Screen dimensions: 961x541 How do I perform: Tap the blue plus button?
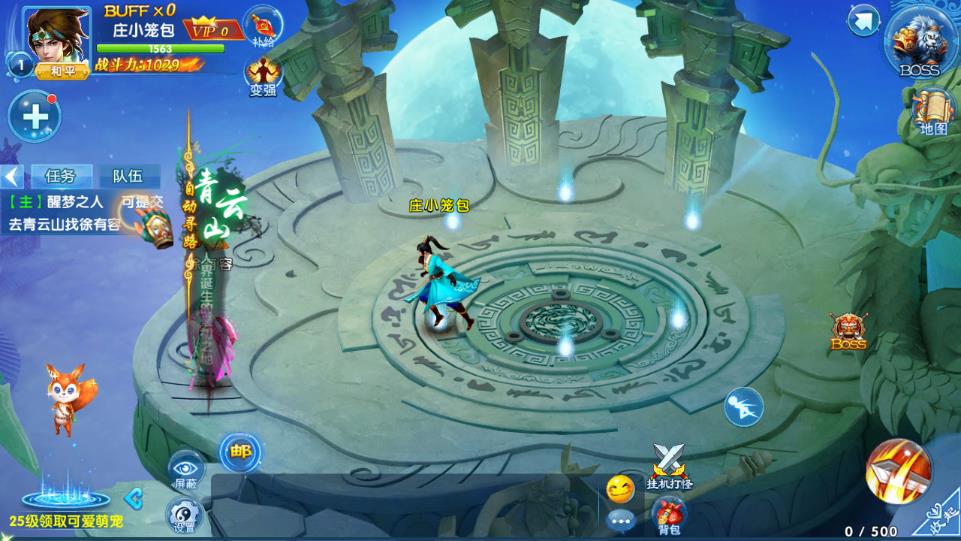[x=35, y=116]
